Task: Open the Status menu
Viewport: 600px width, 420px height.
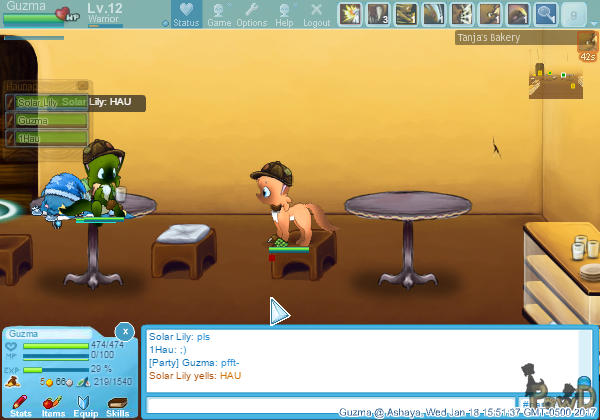Action: tap(186, 15)
